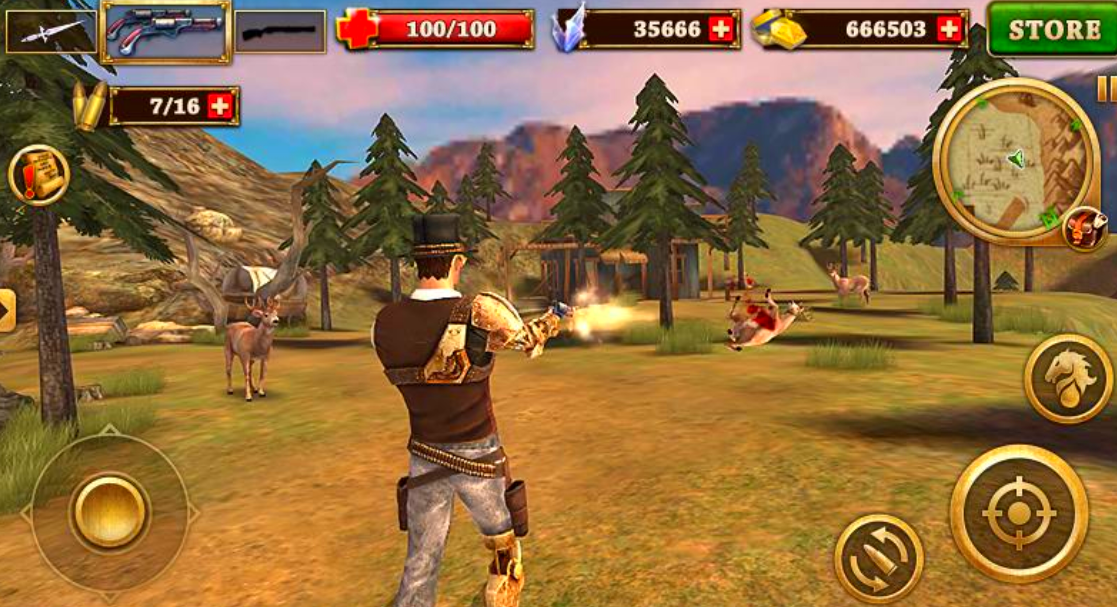Buy more crystals with plus button
This screenshot has width=1117, height=607.
click(721, 30)
